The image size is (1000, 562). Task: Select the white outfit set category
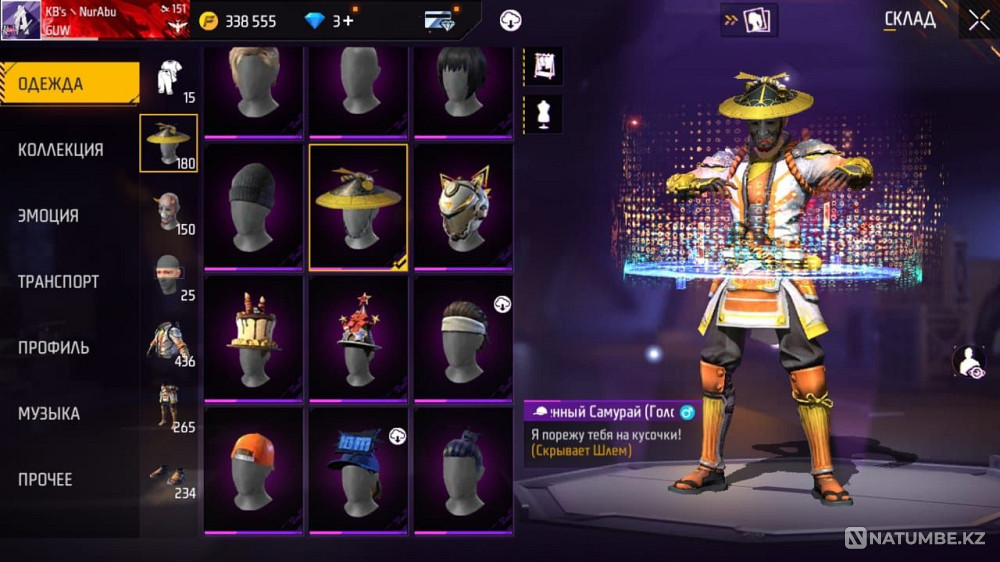pyautogui.click(x=169, y=80)
